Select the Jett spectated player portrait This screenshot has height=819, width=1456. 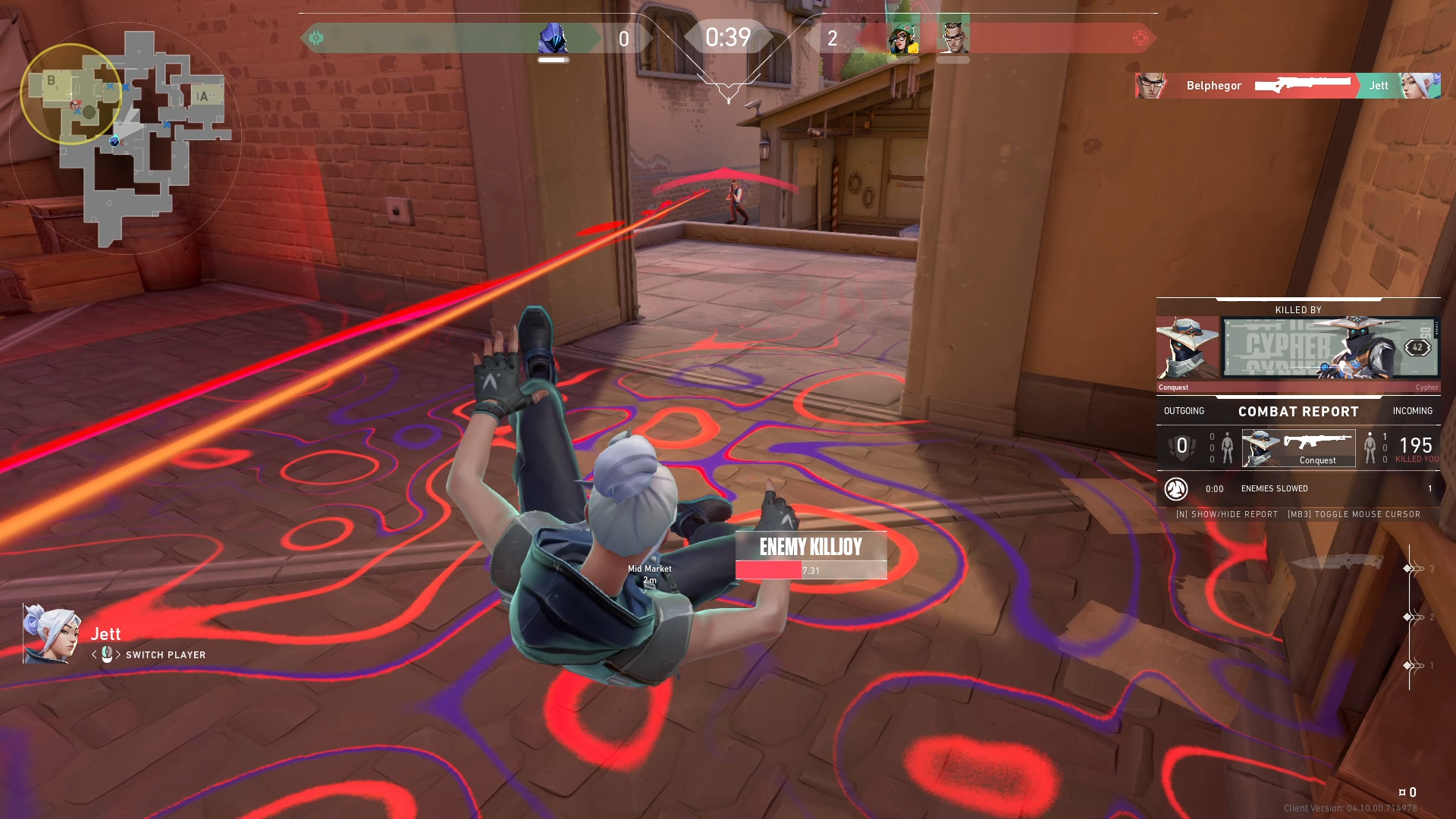(51, 634)
